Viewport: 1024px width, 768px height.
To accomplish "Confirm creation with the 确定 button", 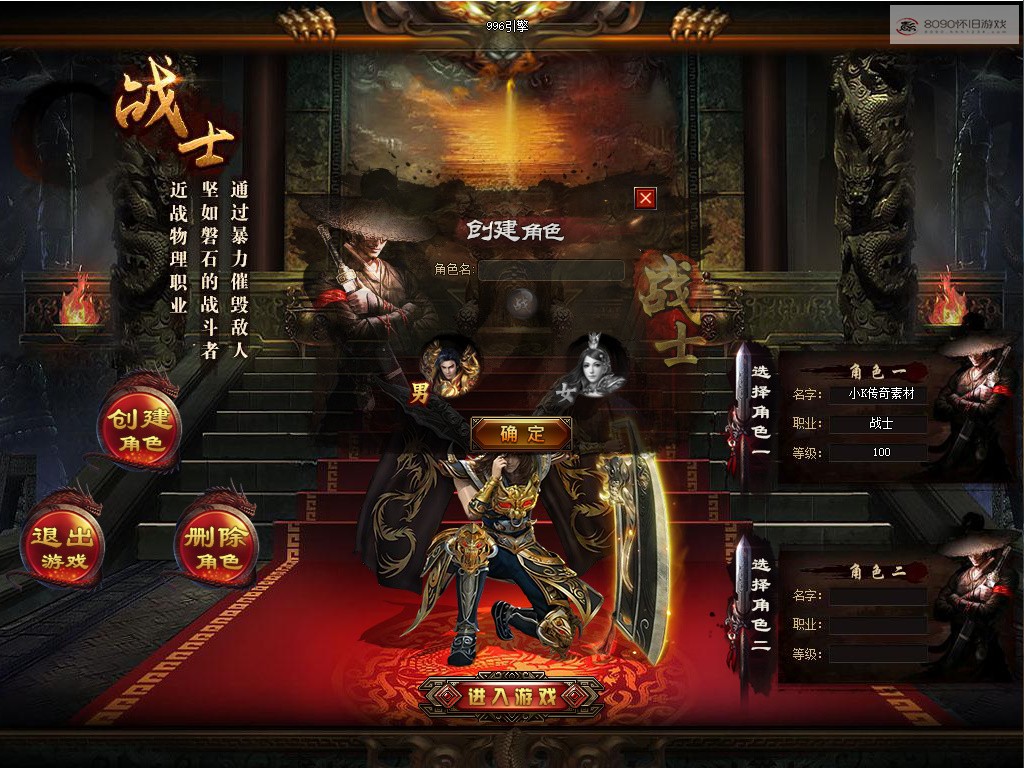I will click(522, 433).
